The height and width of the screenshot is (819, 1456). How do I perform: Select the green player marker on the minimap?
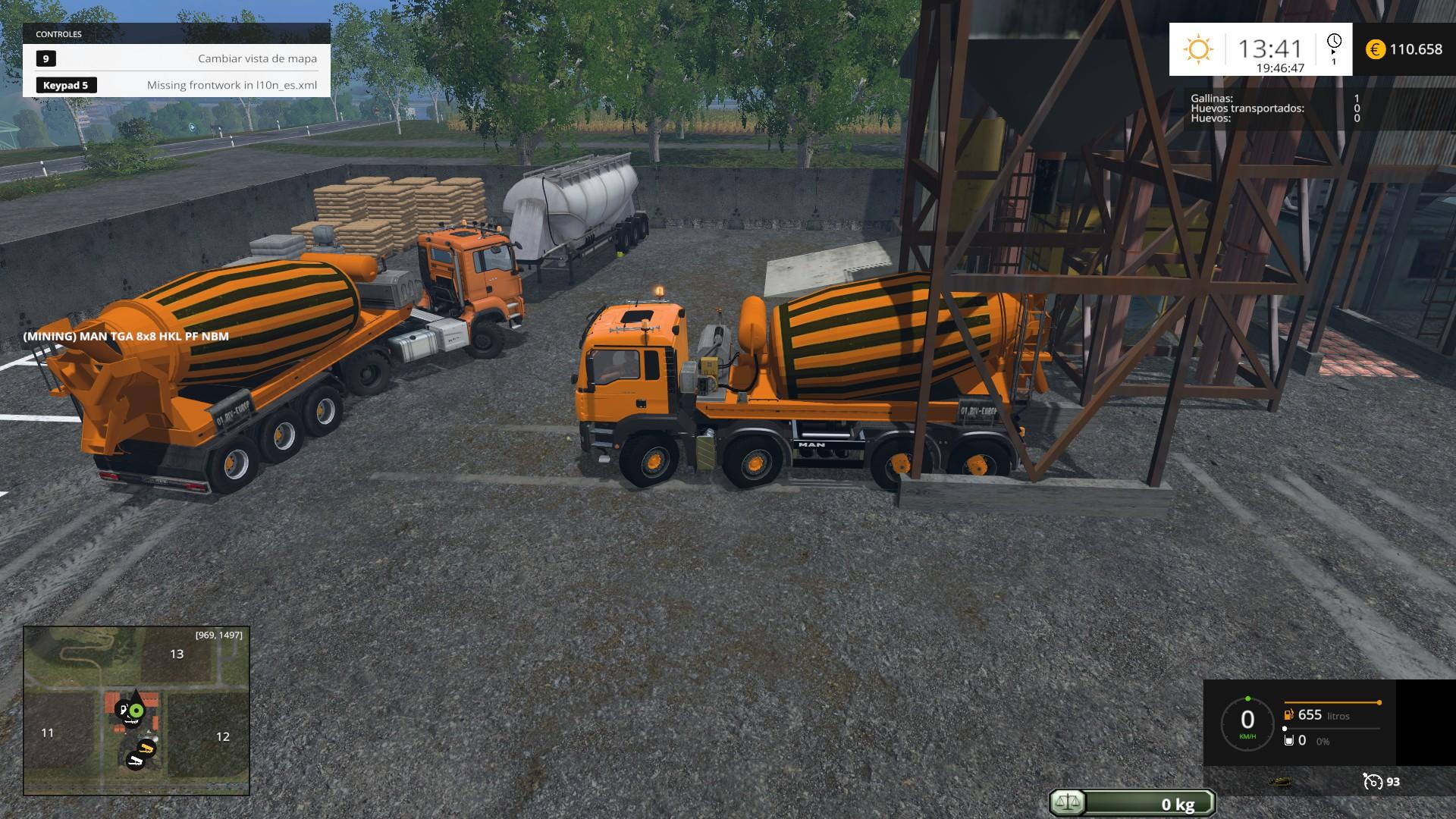coord(136,711)
